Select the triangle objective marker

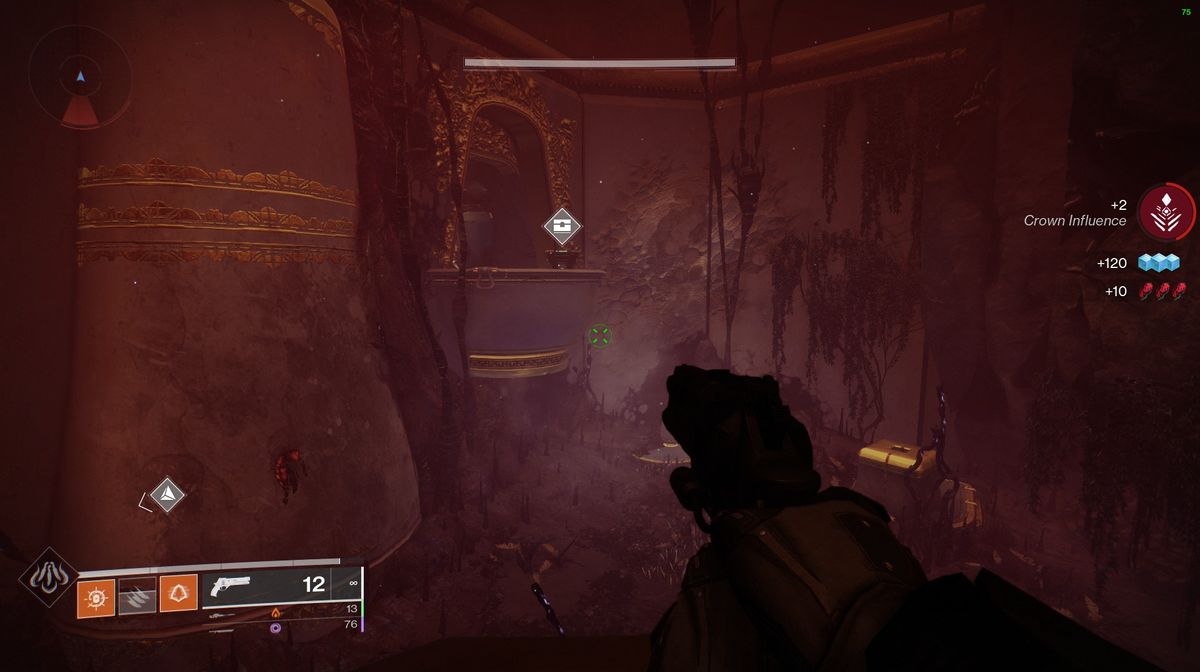[x=167, y=494]
